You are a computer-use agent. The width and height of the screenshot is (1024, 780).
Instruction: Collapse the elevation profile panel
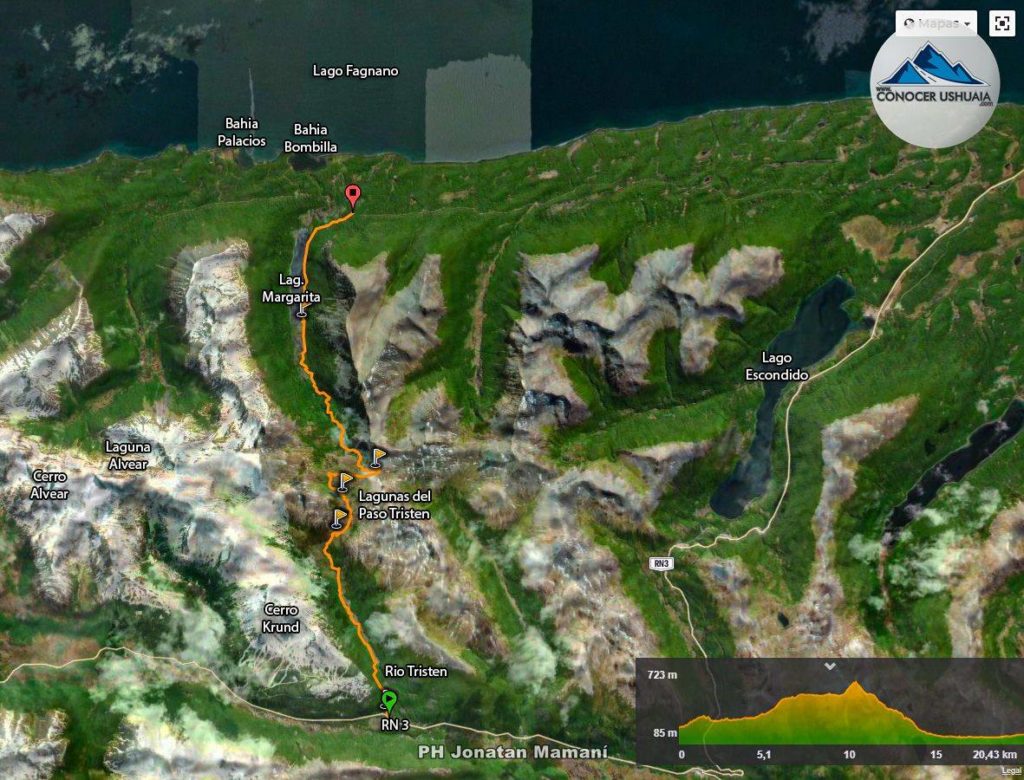click(x=829, y=666)
